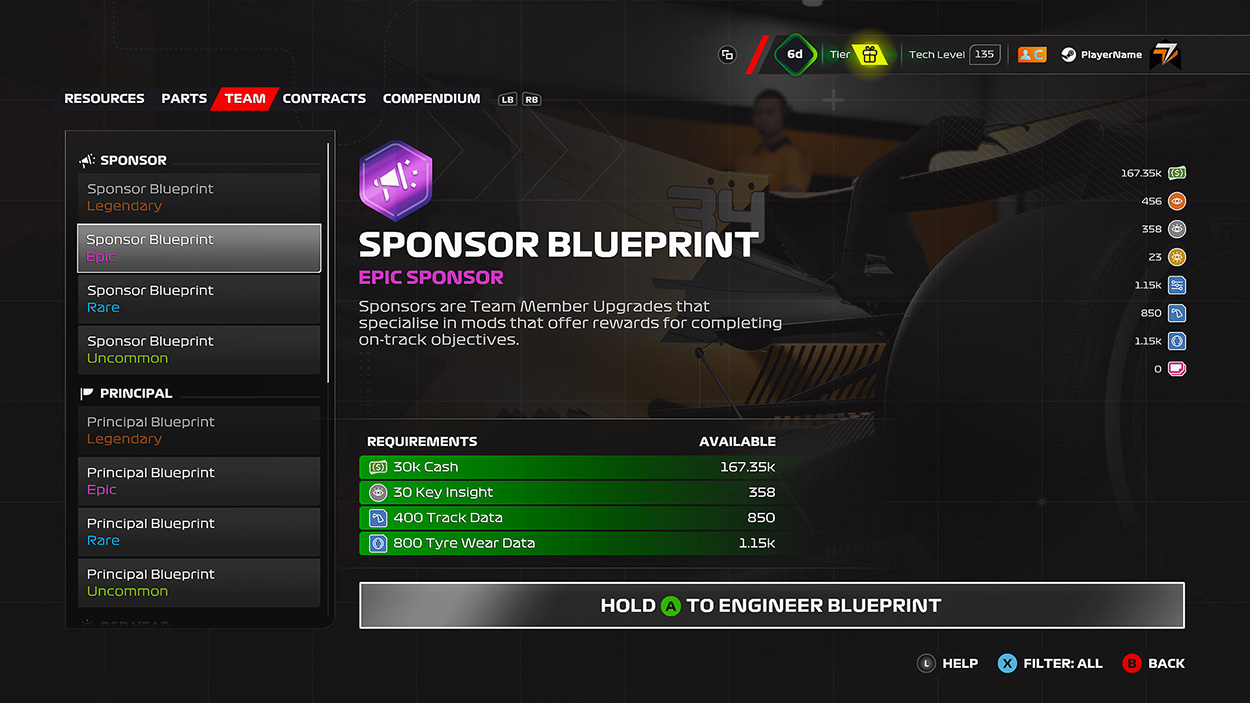Image resolution: width=1250 pixels, height=703 pixels.
Task: Select the Legendary Principal Blueprint
Action: [x=199, y=430]
